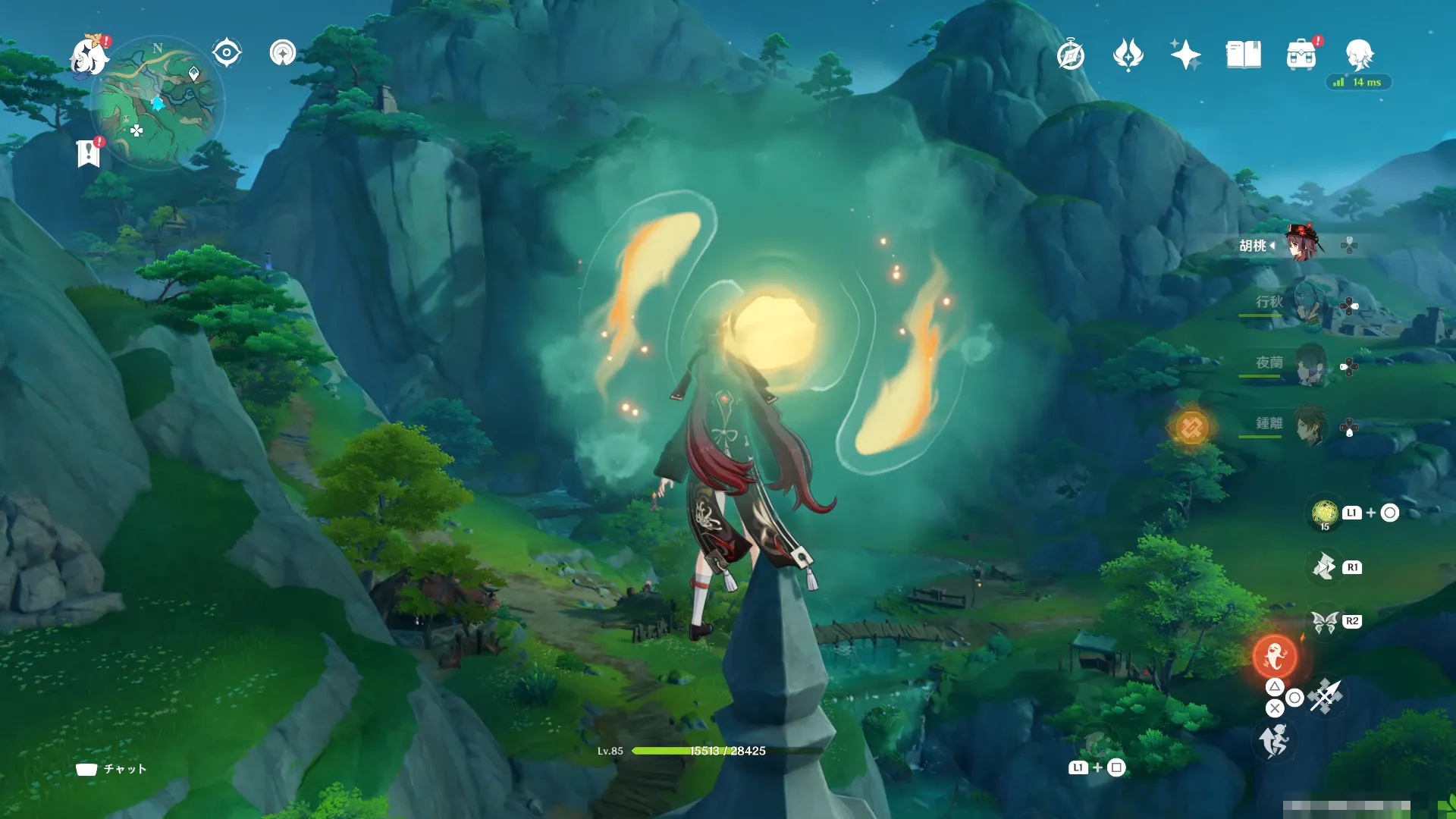The height and width of the screenshot is (819, 1456).
Task: Open the character profile head icon
Action: coord(1359,55)
